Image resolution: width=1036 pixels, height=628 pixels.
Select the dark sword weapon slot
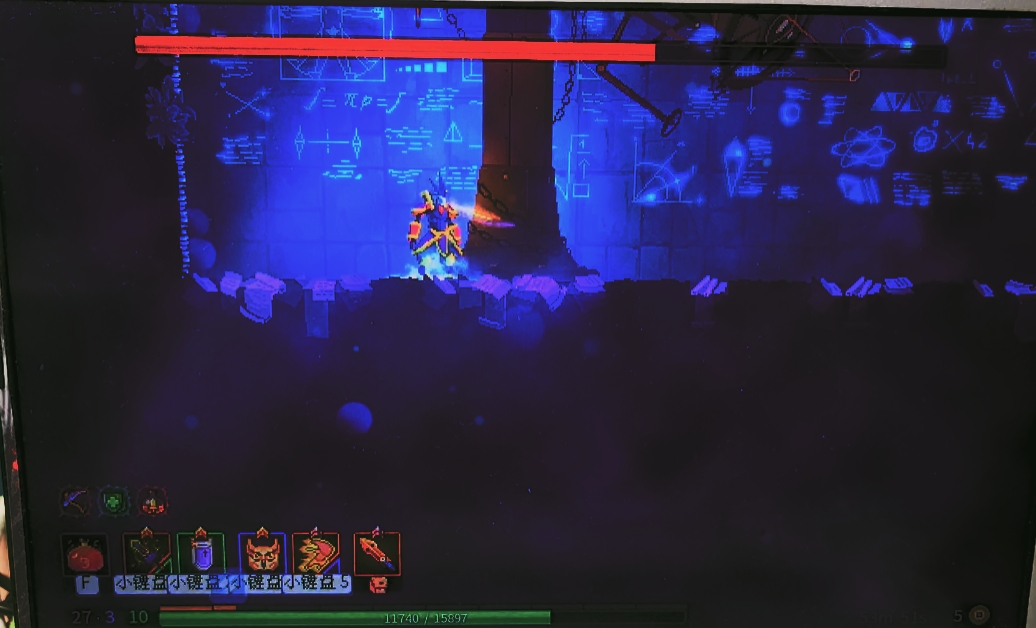click(x=146, y=553)
